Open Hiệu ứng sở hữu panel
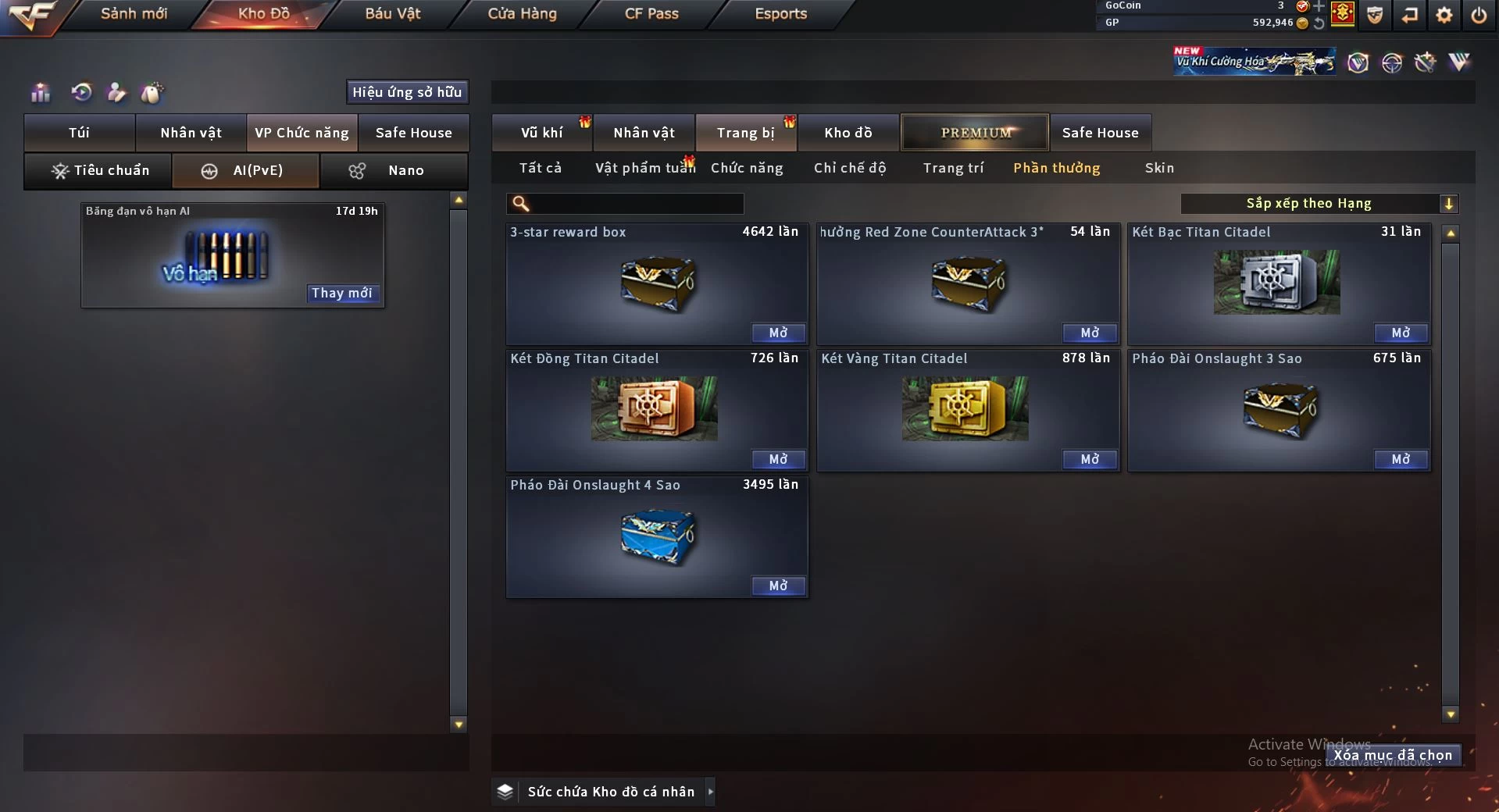The width and height of the screenshot is (1499, 812). click(407, 92)
